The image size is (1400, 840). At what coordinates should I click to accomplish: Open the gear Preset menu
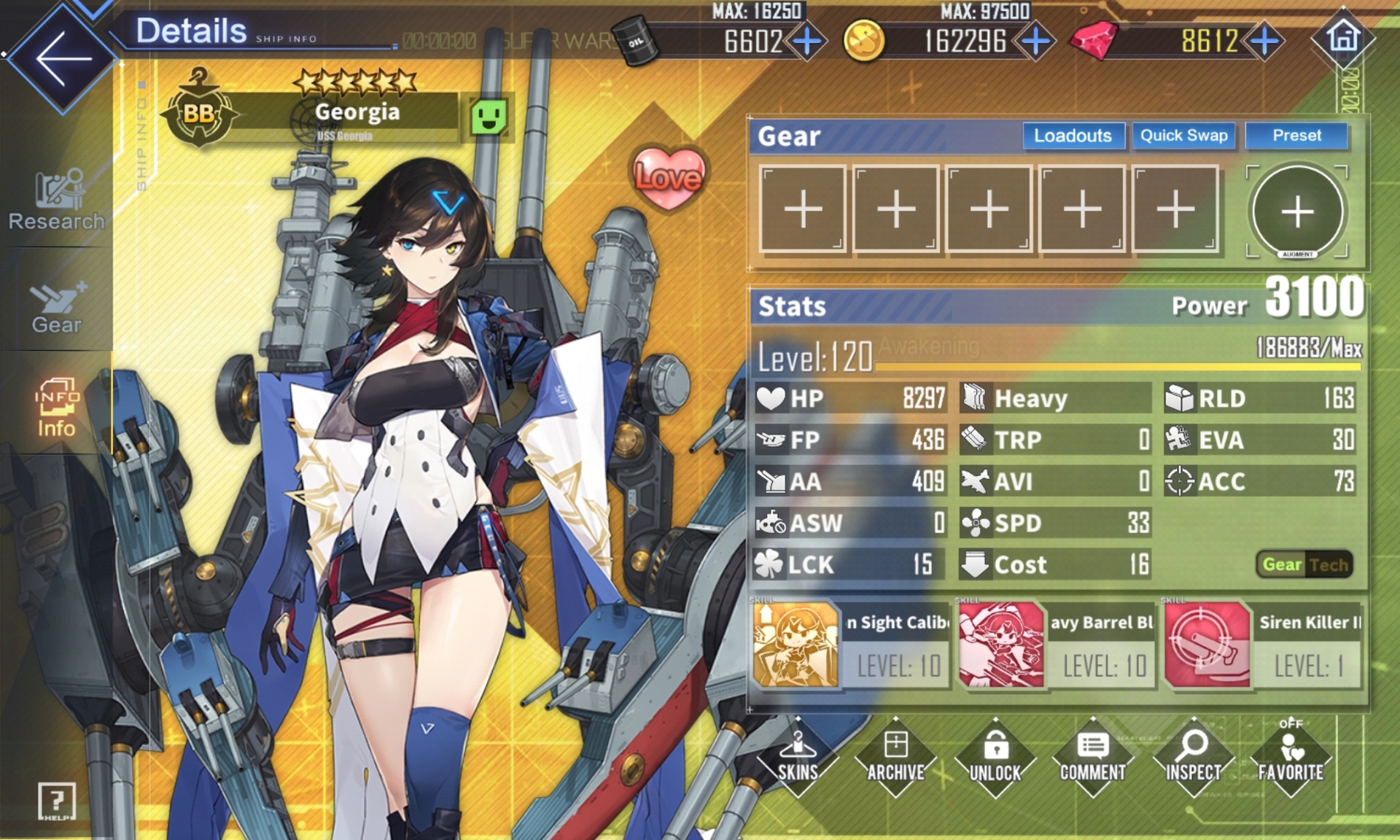pos(1296,136)
